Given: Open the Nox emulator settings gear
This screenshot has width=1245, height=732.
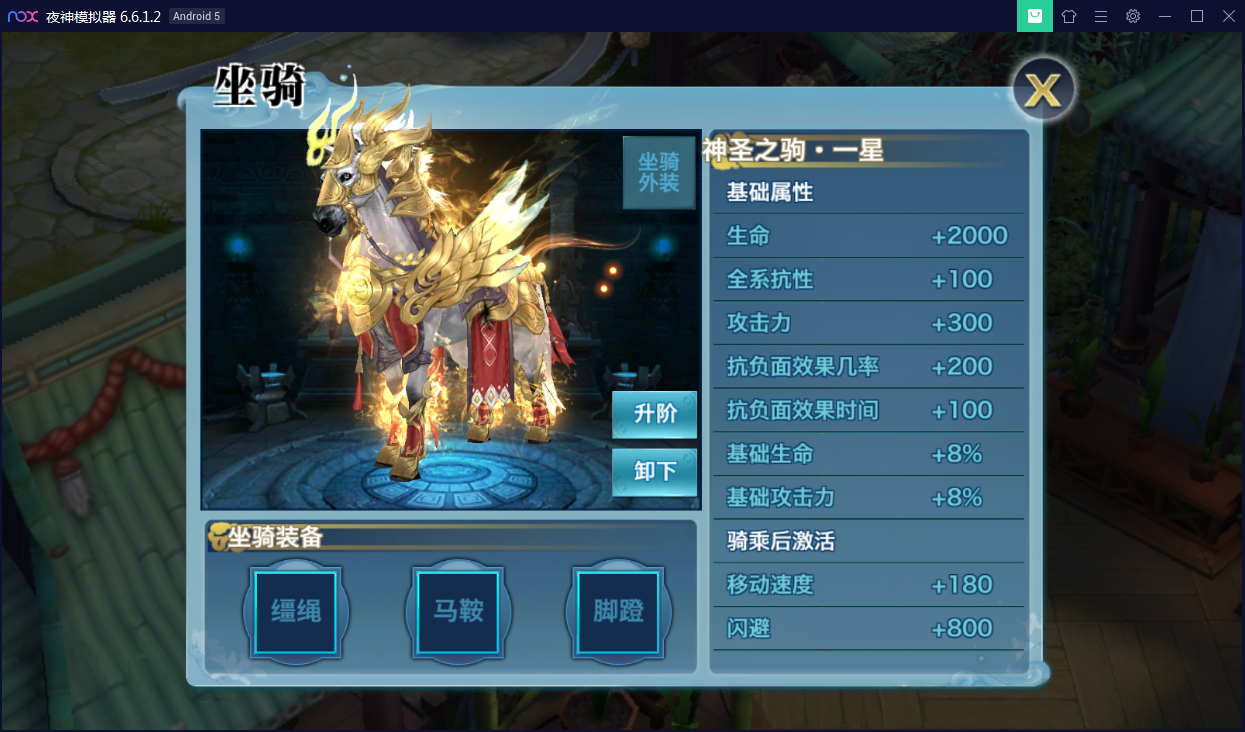Looking at the screenshot, I should 1132,16.
